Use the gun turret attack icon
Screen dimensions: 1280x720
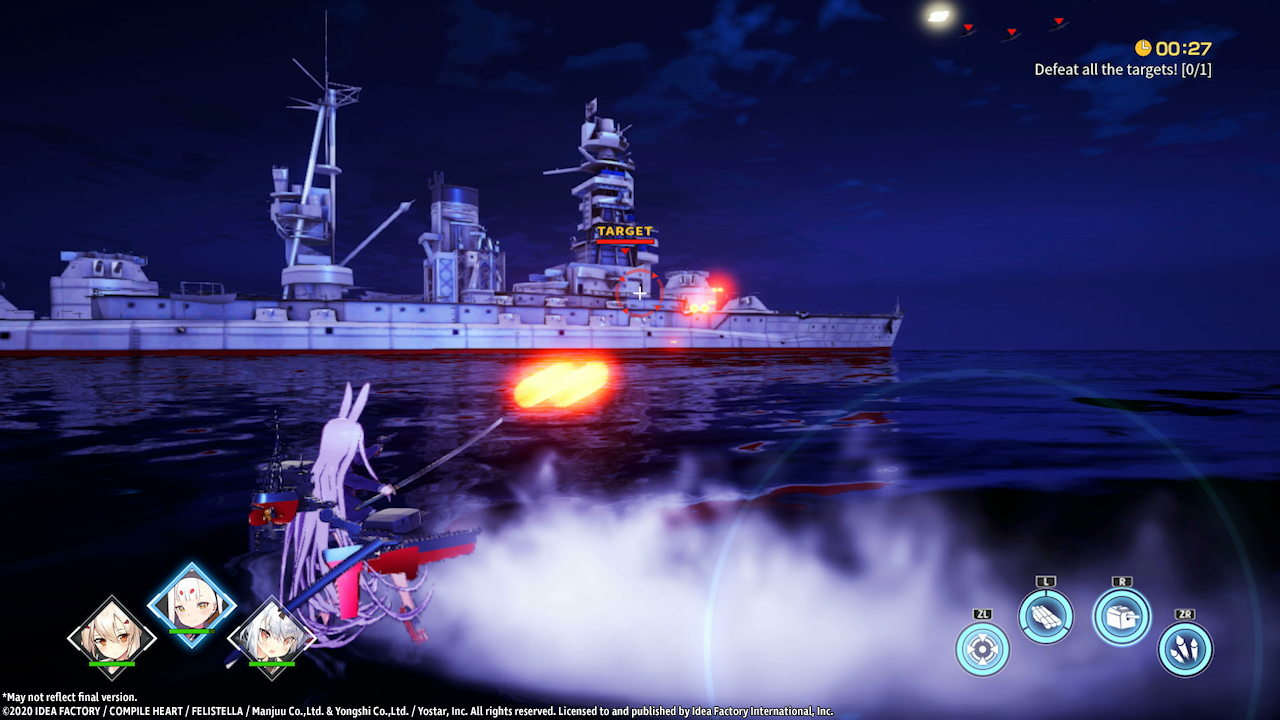1121,616
